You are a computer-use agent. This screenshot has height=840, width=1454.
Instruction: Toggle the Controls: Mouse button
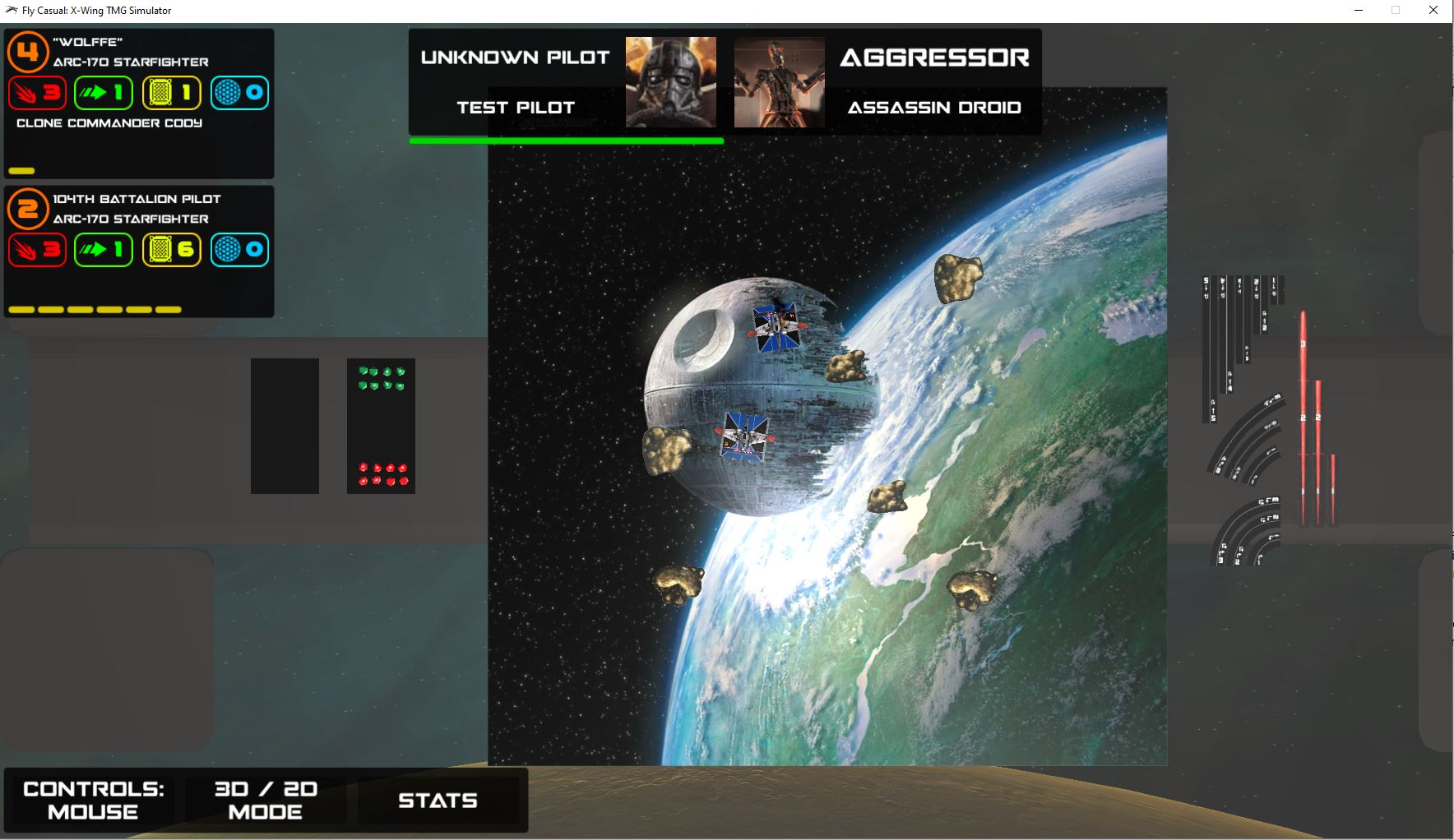coord(93,800)
